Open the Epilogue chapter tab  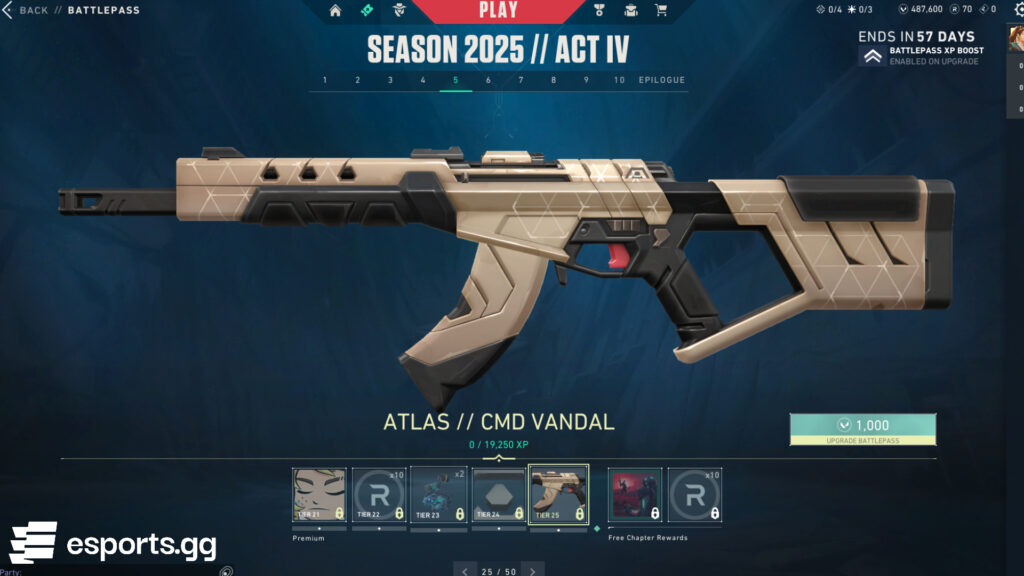tap(662, 80)
